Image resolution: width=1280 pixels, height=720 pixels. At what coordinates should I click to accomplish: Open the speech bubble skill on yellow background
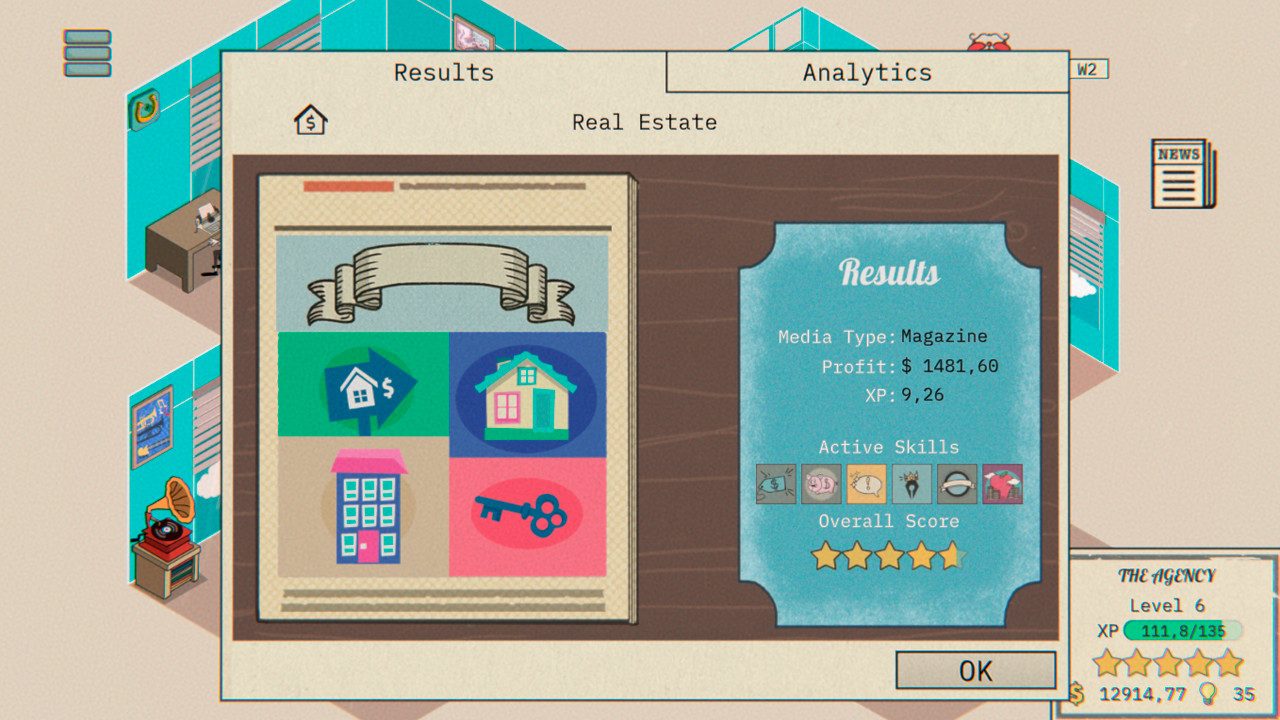[866, 484]
